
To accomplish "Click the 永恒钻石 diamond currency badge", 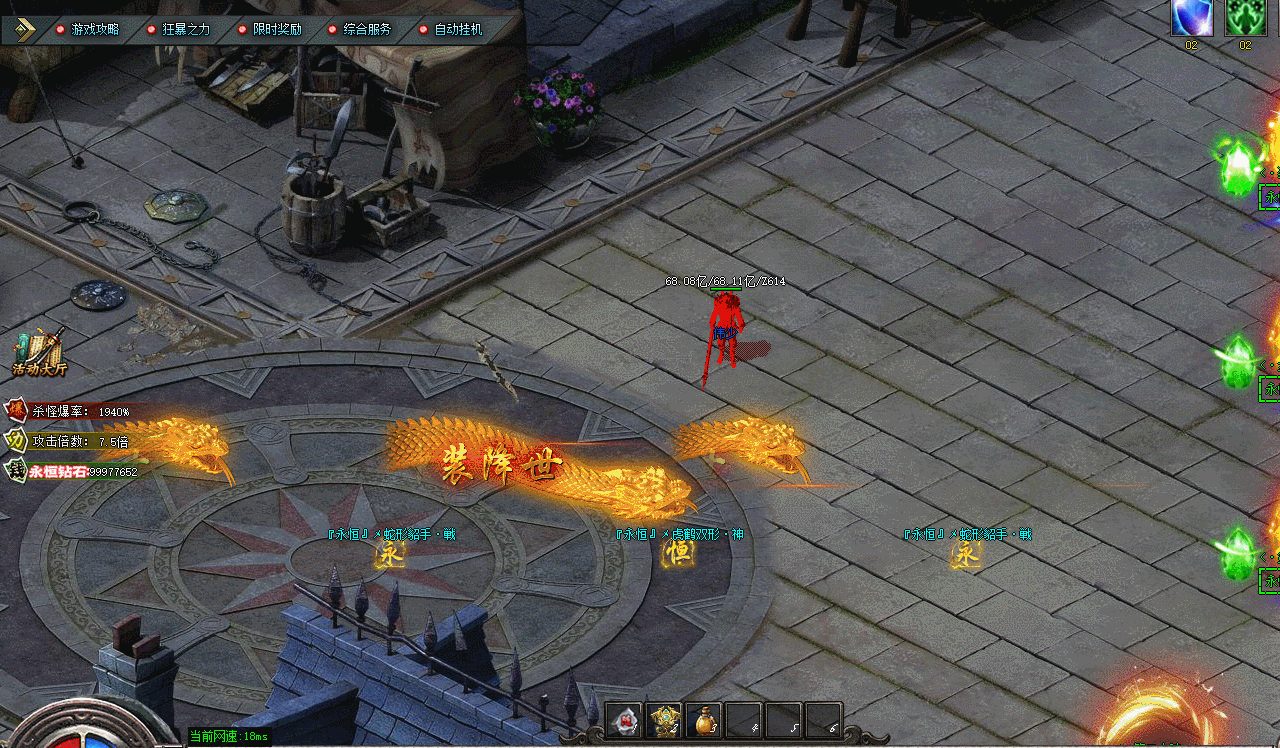I will (x=17, y=470).
